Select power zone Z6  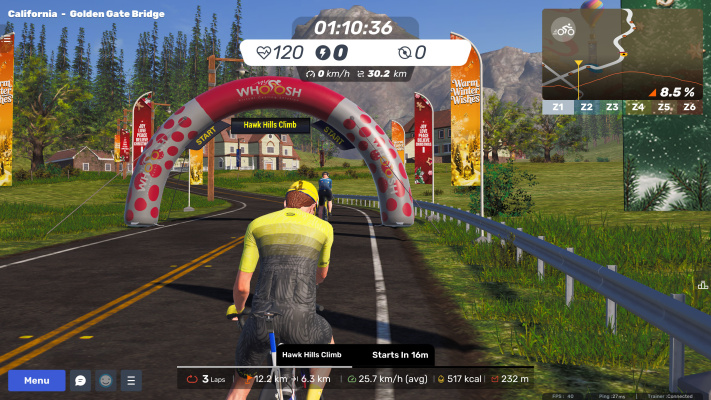pyautogui.click(x=689, y=106)
